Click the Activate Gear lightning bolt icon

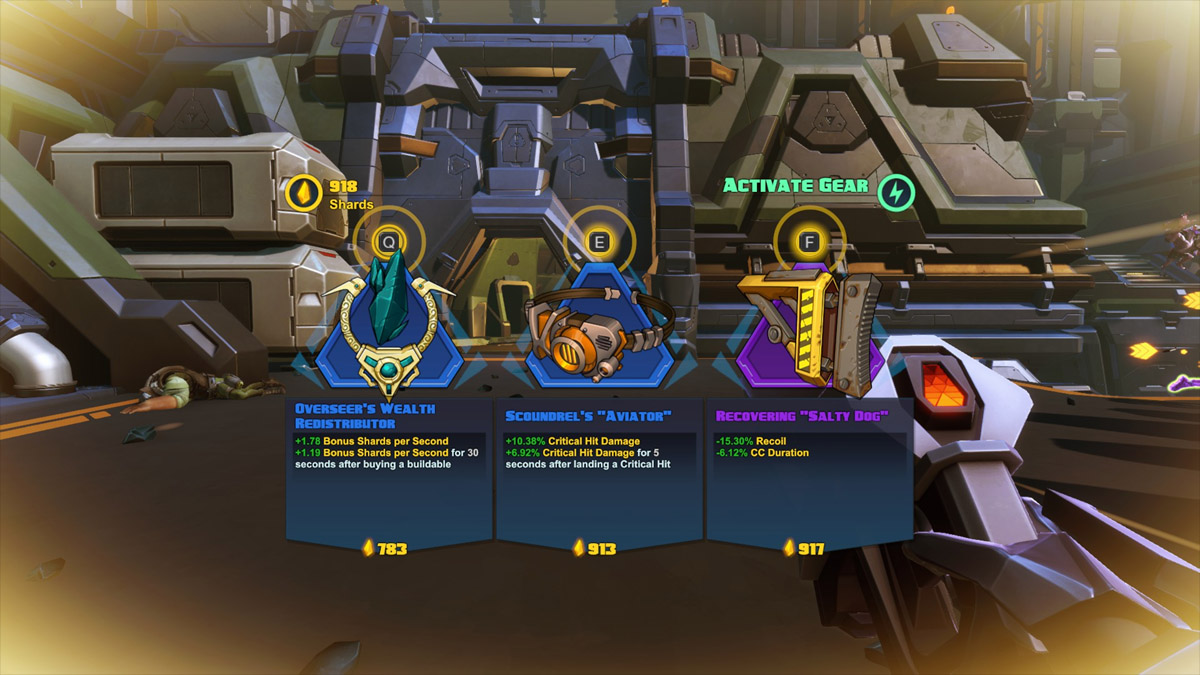(896, 192)
